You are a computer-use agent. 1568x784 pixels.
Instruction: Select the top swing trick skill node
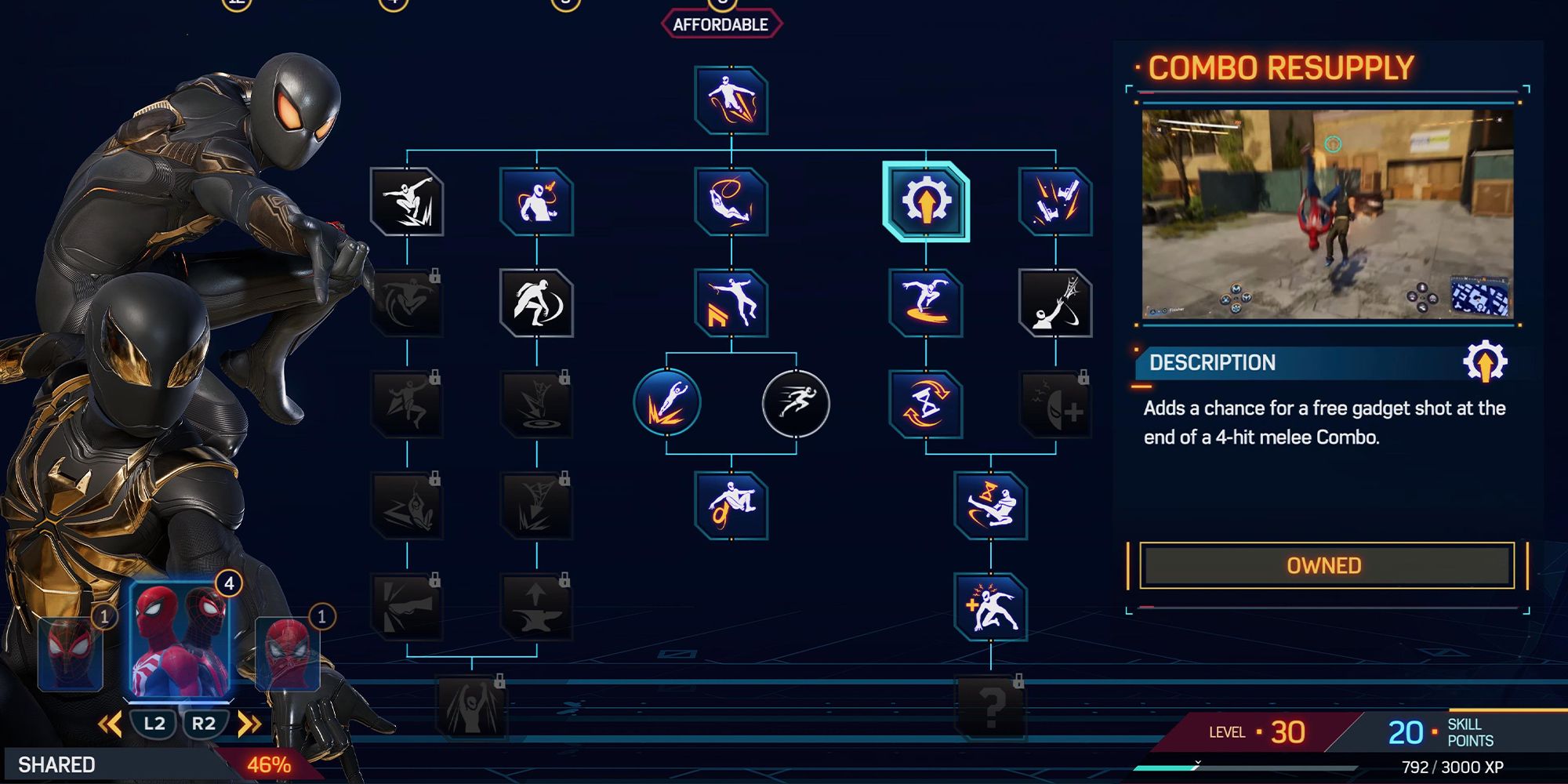coord(731,100)
